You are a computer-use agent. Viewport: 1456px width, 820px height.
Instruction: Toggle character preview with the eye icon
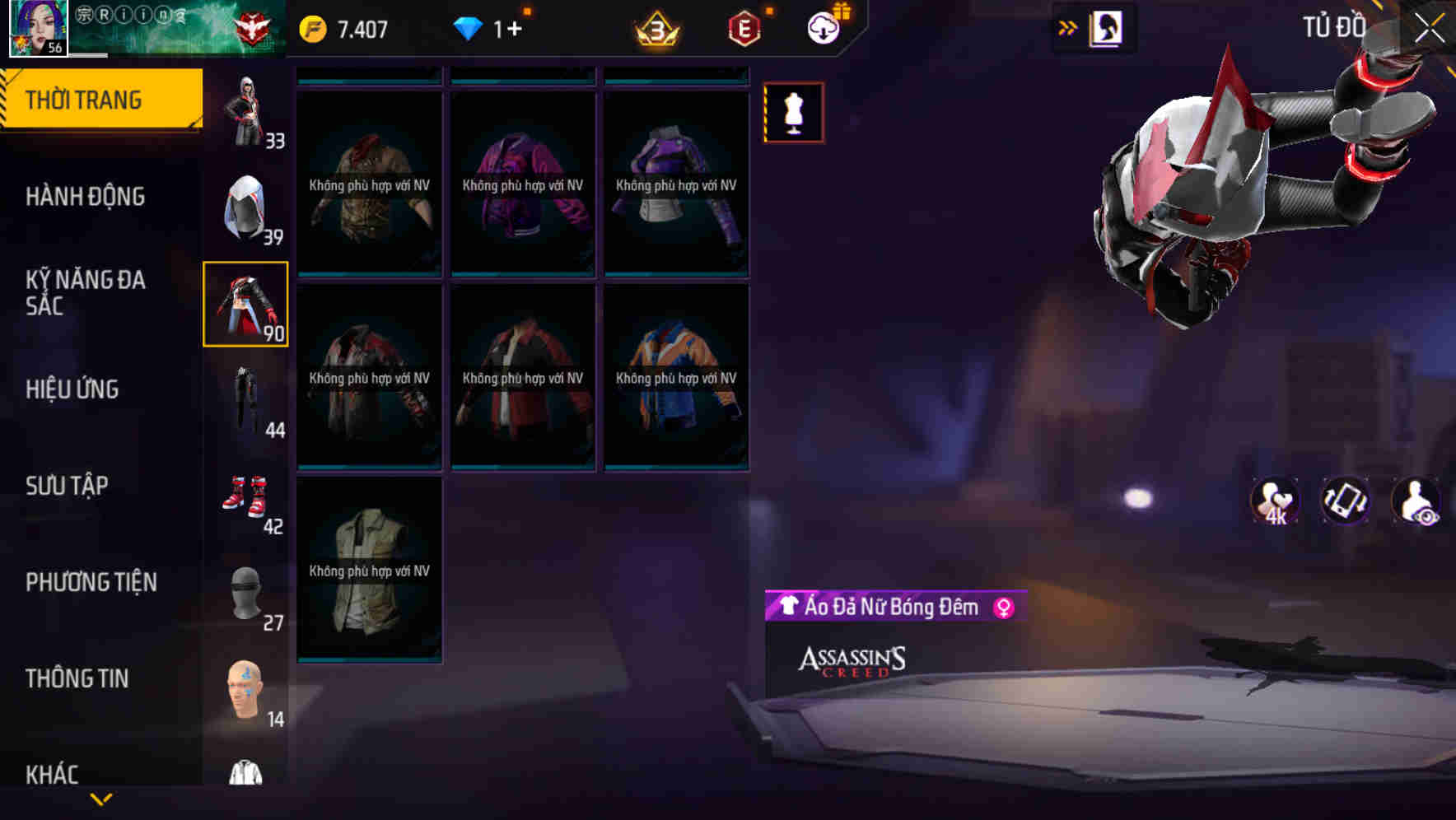coord(1414,501)
